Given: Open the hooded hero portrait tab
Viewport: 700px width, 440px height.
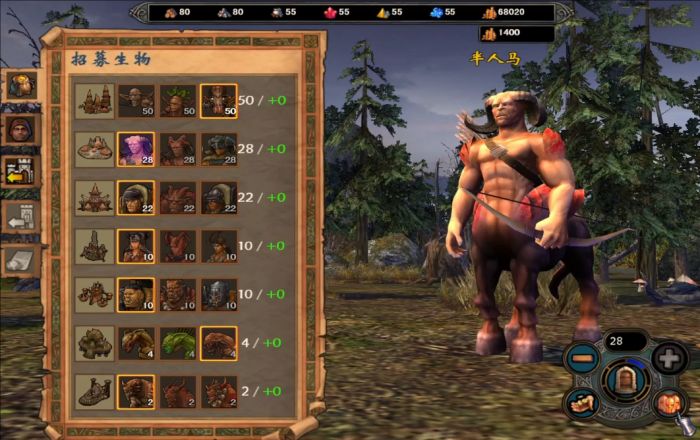Looking at the screenshot, I should pyautogui.click(x=20, y=128).
